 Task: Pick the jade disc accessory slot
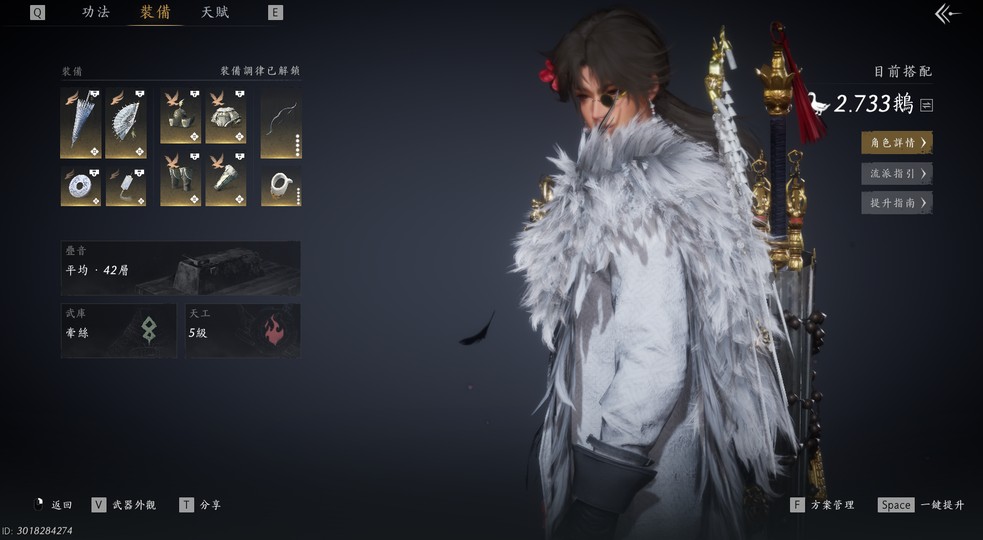(x=80, y=185)
